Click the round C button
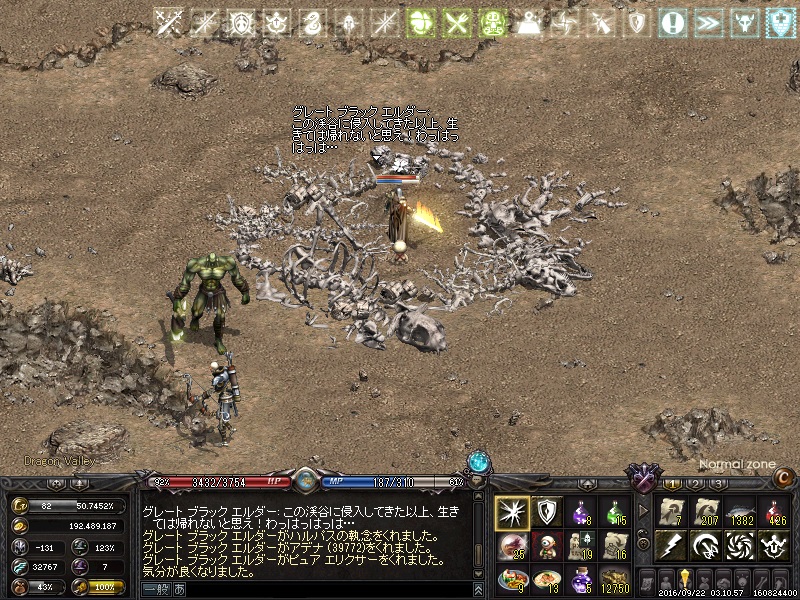The width and height of the screenshot is (800, 600). coord(785,478)
